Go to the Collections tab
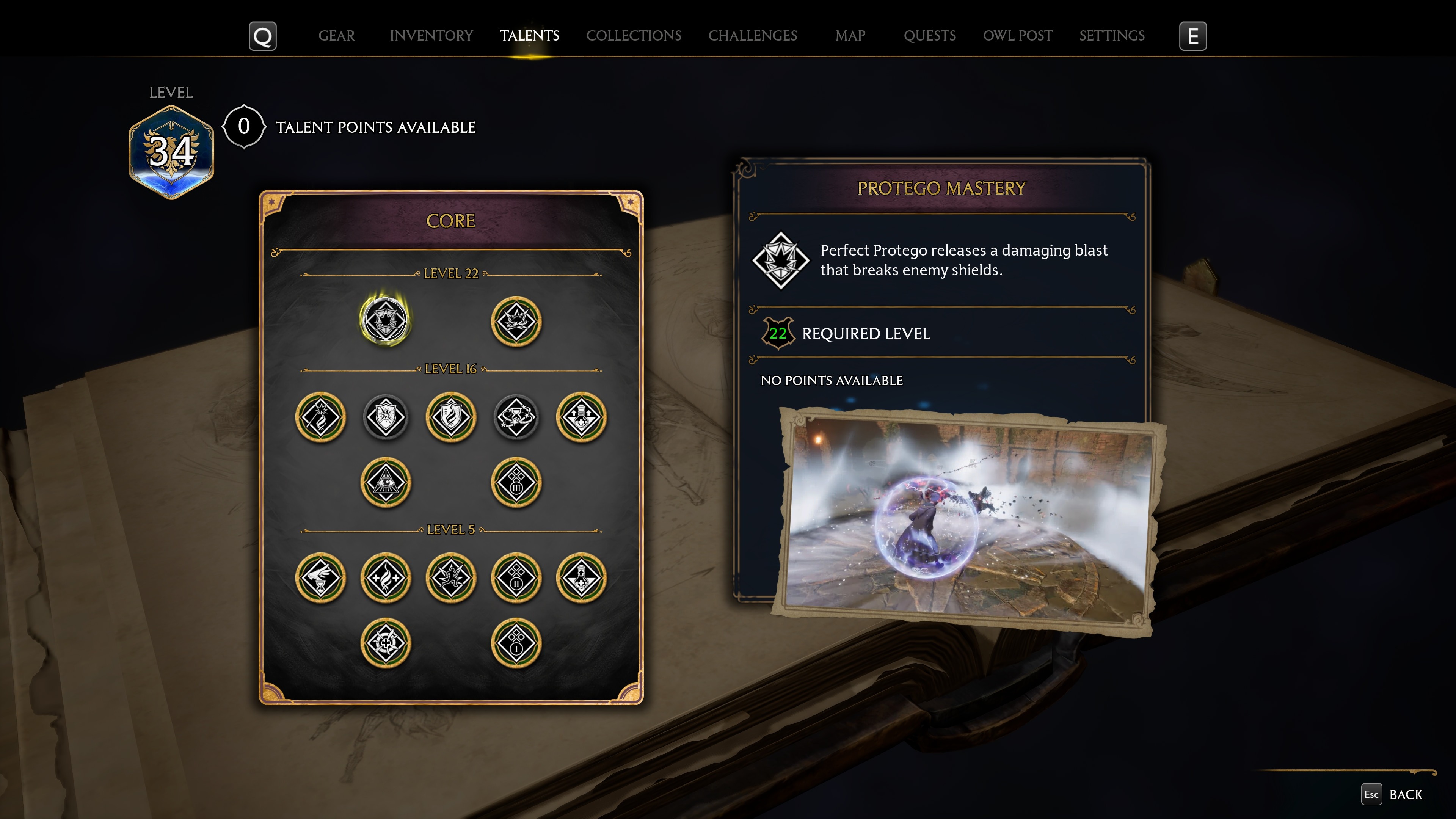The width and height of the screenshot is (1456, 819). [x=633, y=36]
